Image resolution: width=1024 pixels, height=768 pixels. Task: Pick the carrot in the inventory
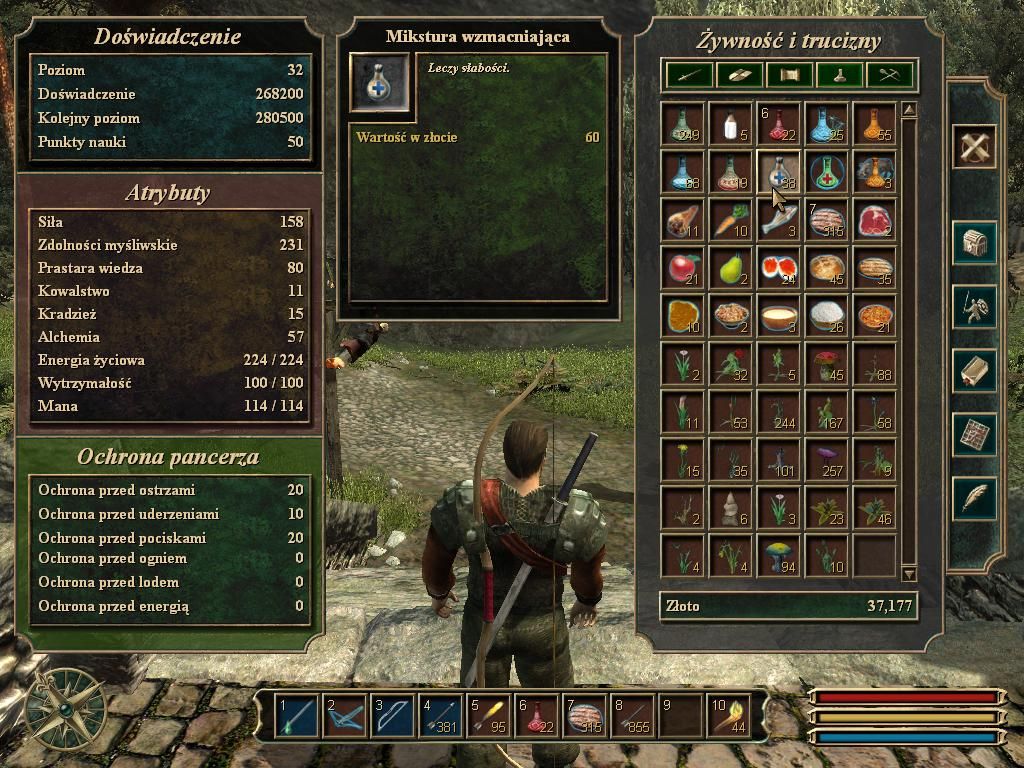click(x=731, y=219)
